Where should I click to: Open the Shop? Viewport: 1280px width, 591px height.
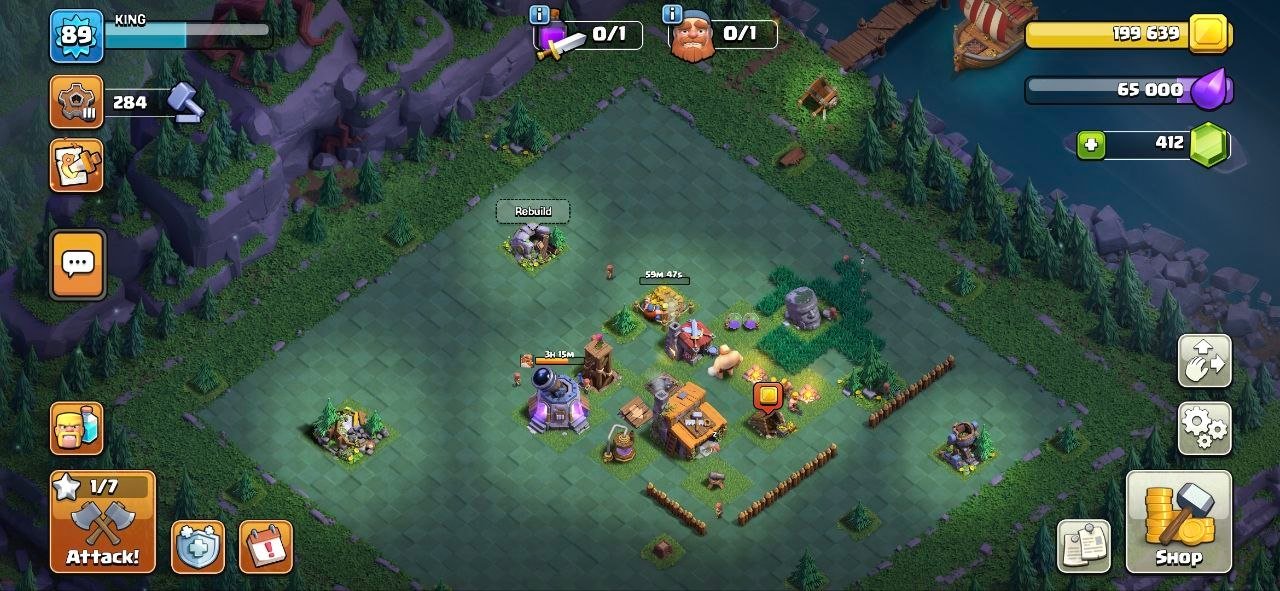(x=1179, y=522)
